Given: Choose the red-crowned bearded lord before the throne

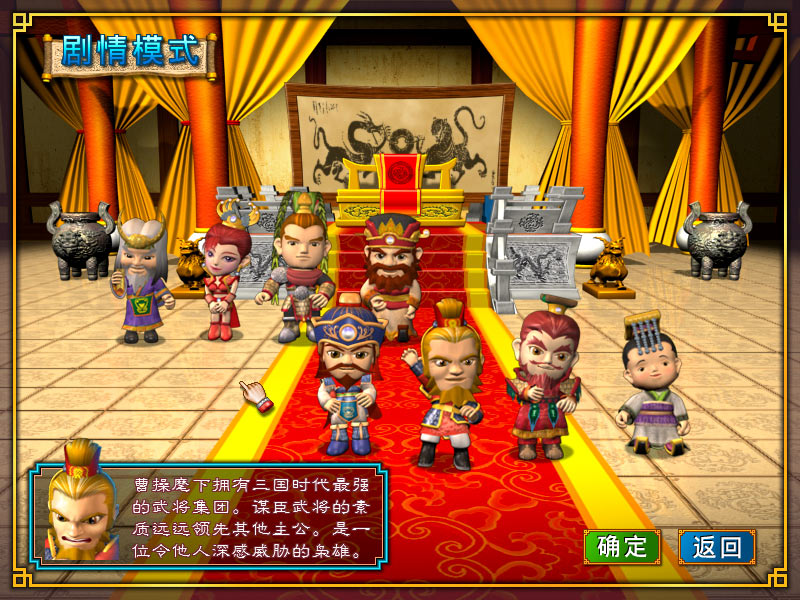Looking at the screenshot, I should (x=388, y=268).
